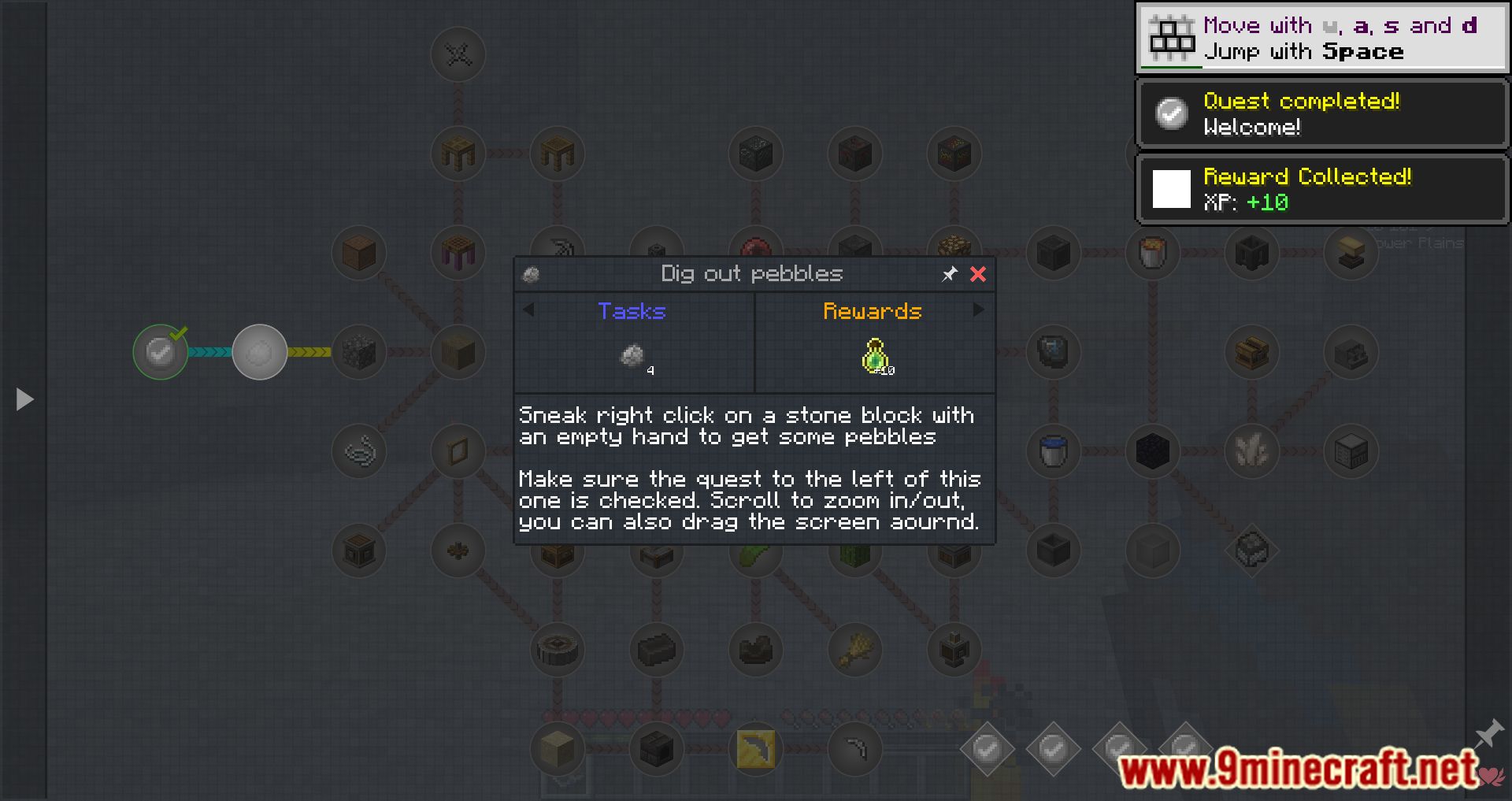Click the obsidian block quest node
The width and height of the screenshot is (1512, 801).
click(x=1152, y=451)
